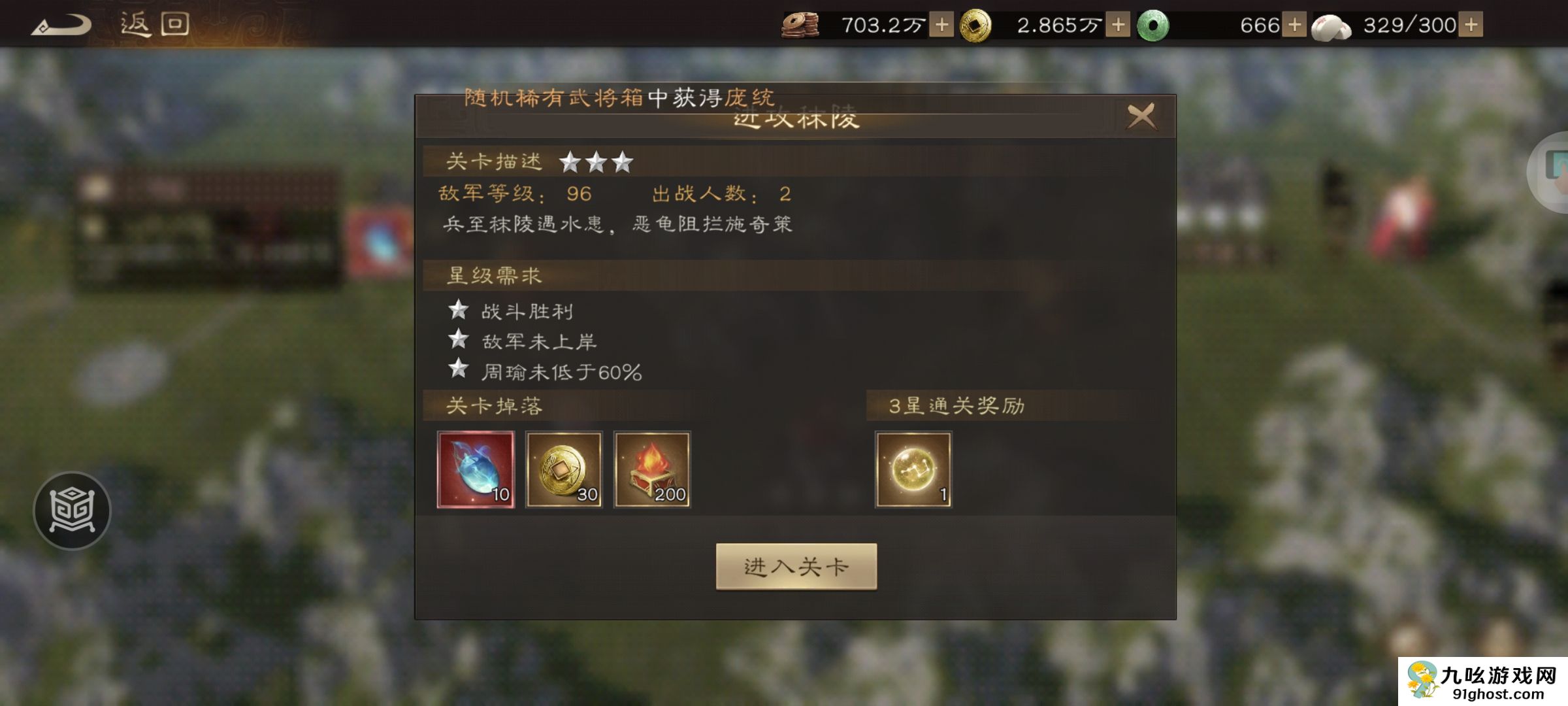Screen dimensions: 1568x706
Task: Select the golden orb 3-star reward item
Action: [915, 469]
